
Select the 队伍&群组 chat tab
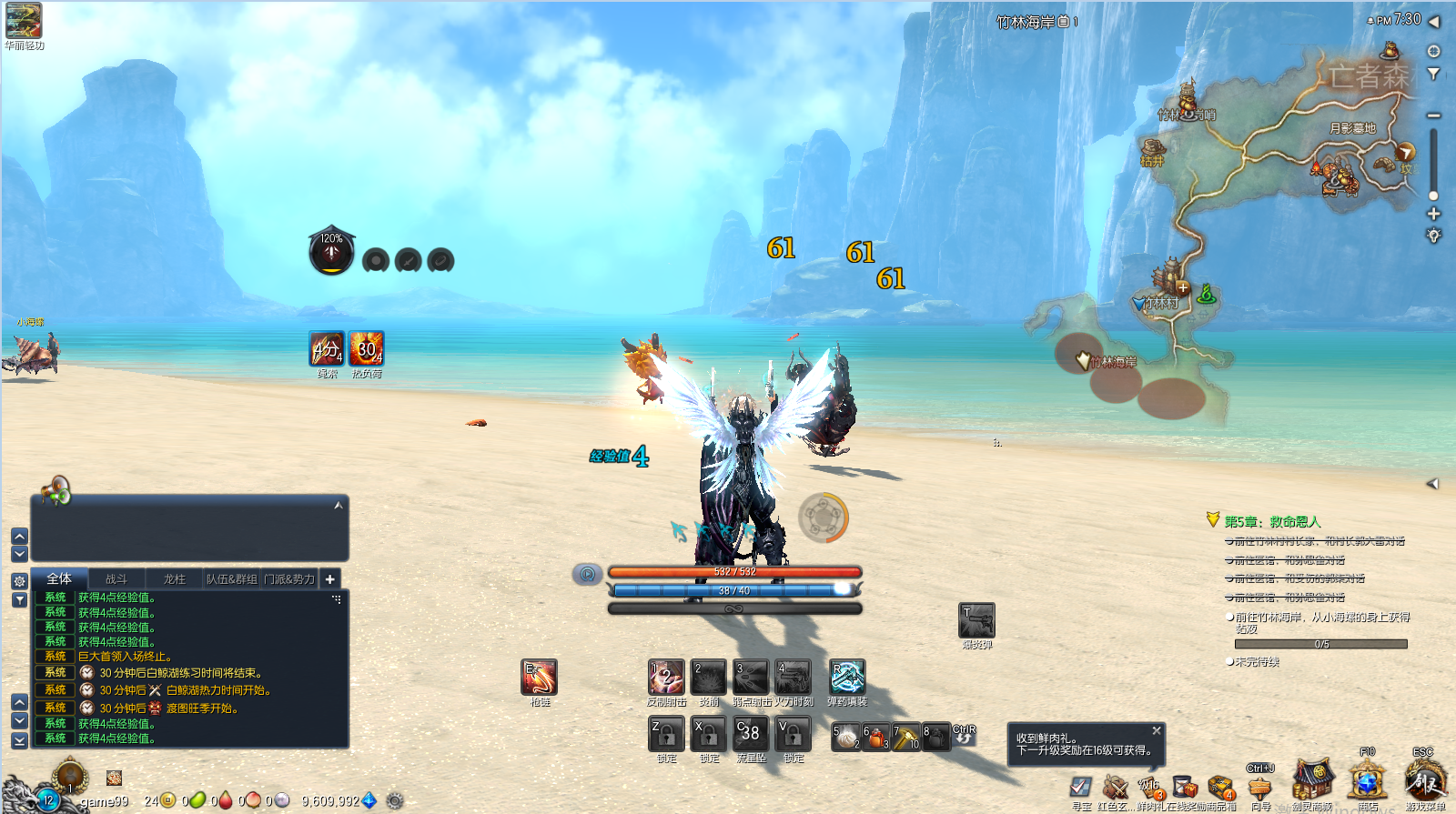[231, 578]
